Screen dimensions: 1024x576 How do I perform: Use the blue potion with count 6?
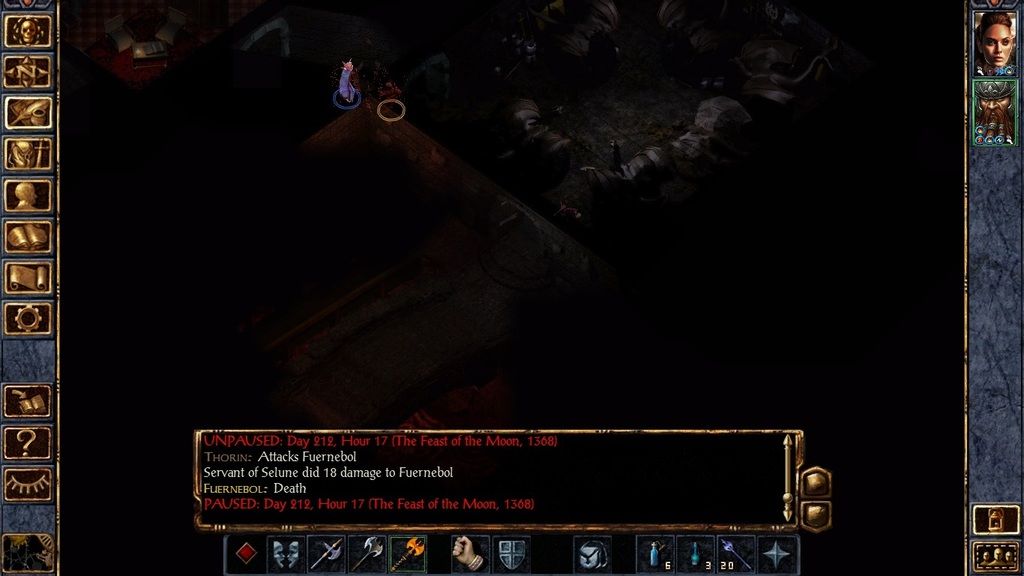click(655, 554)
